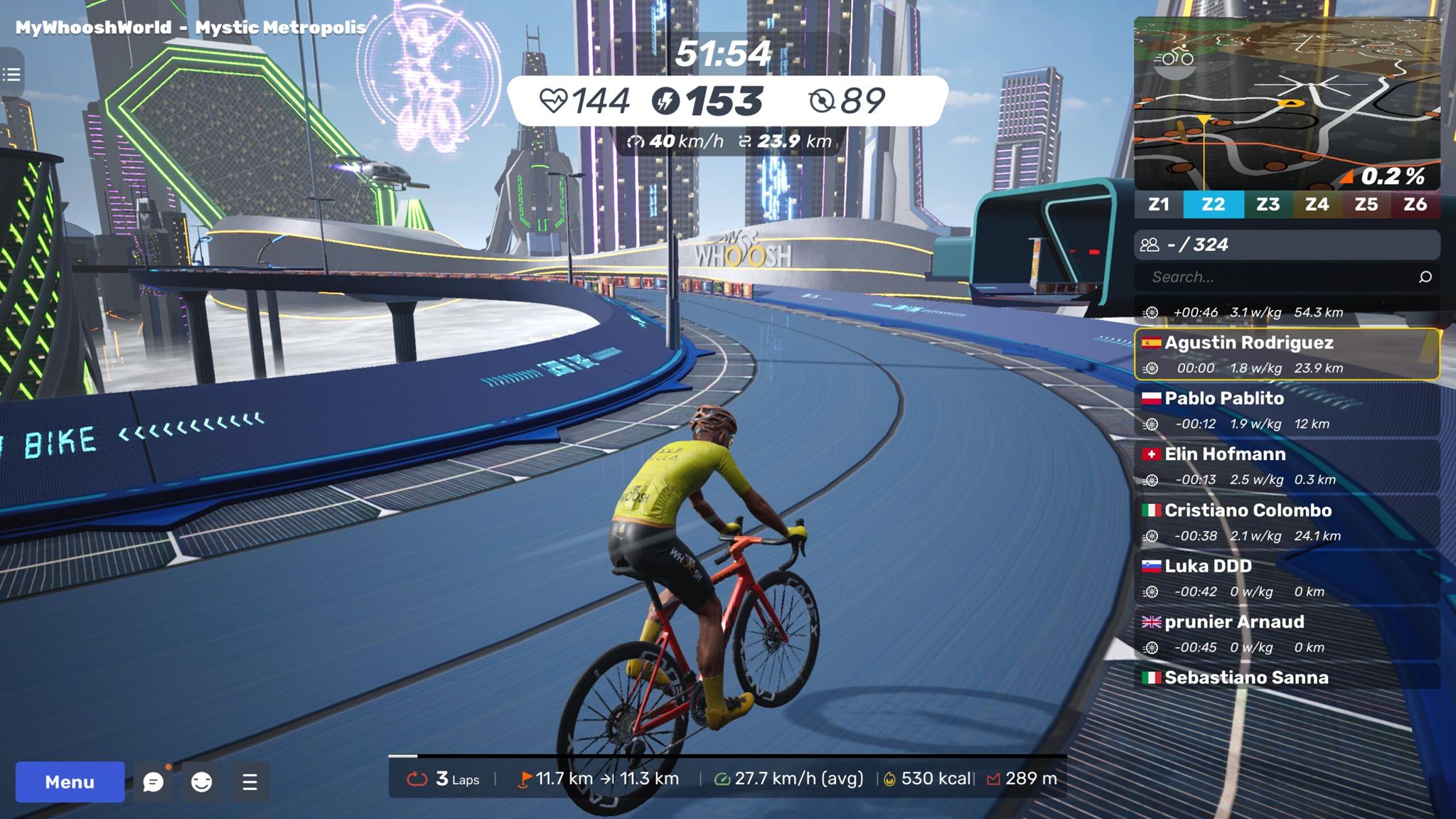This screenshot has width=1456, height=819.
Task: Click the hamburger list icon beside the emote button
Action: pyautogui.click(x=250, y=782)
